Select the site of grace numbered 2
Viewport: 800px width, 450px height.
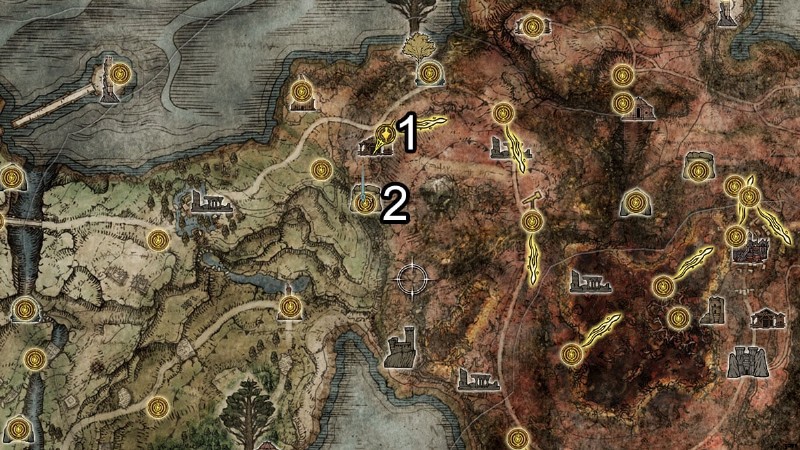point(364,203)
